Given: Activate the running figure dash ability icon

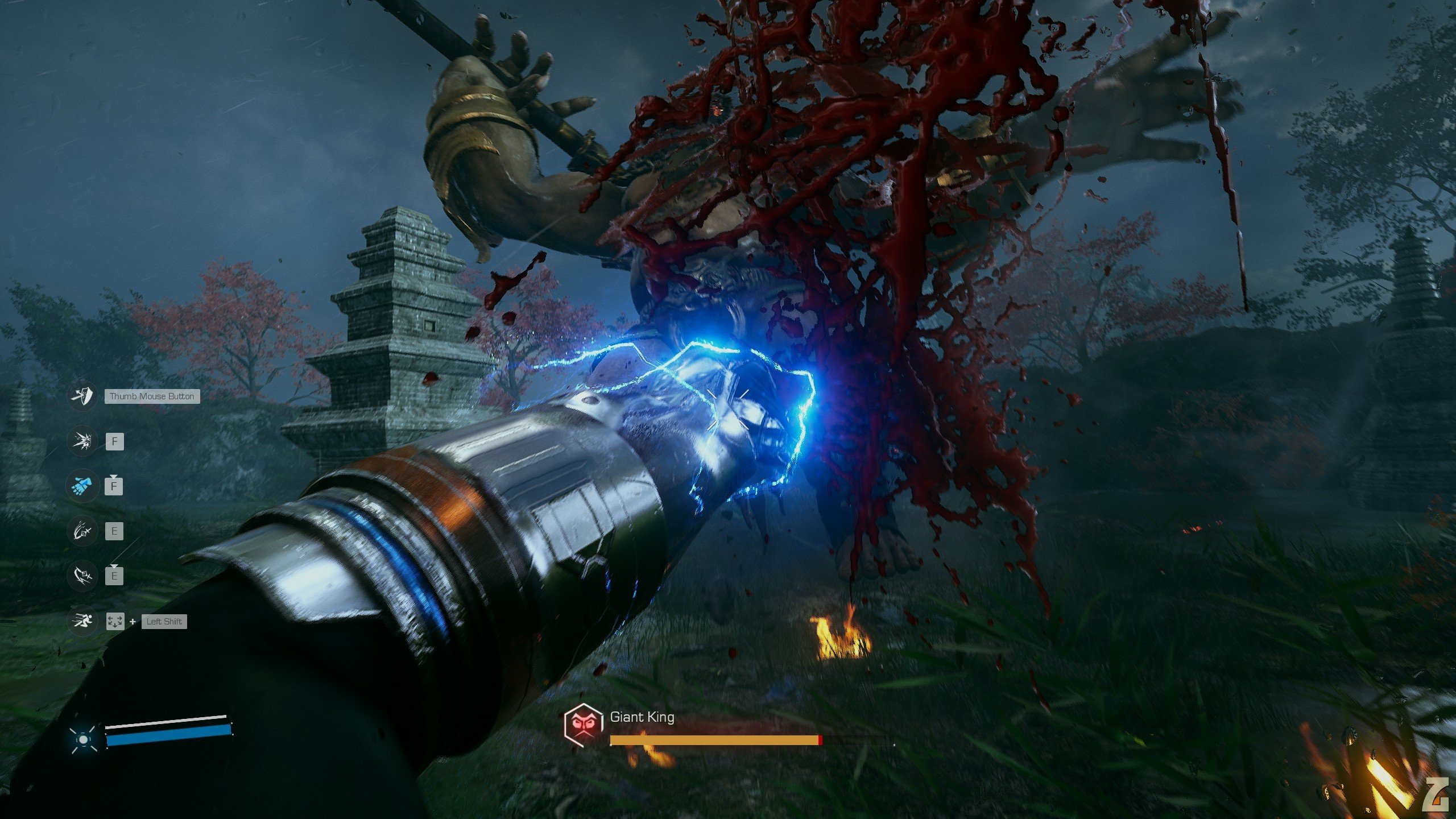Looking at the screenshot, I should tap(82, 621).
